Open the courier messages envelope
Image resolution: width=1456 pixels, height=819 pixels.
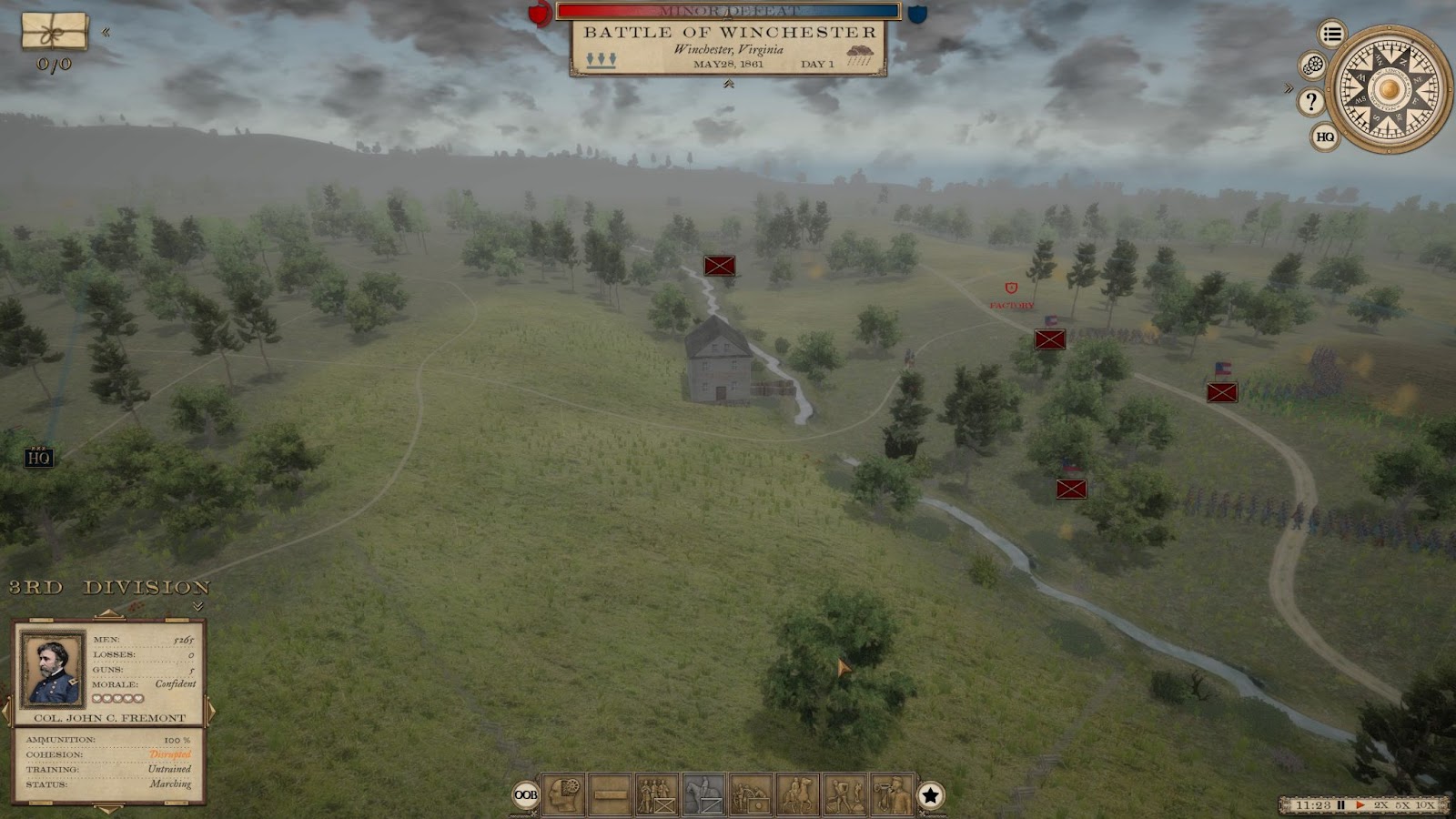[x=55, y=32]
